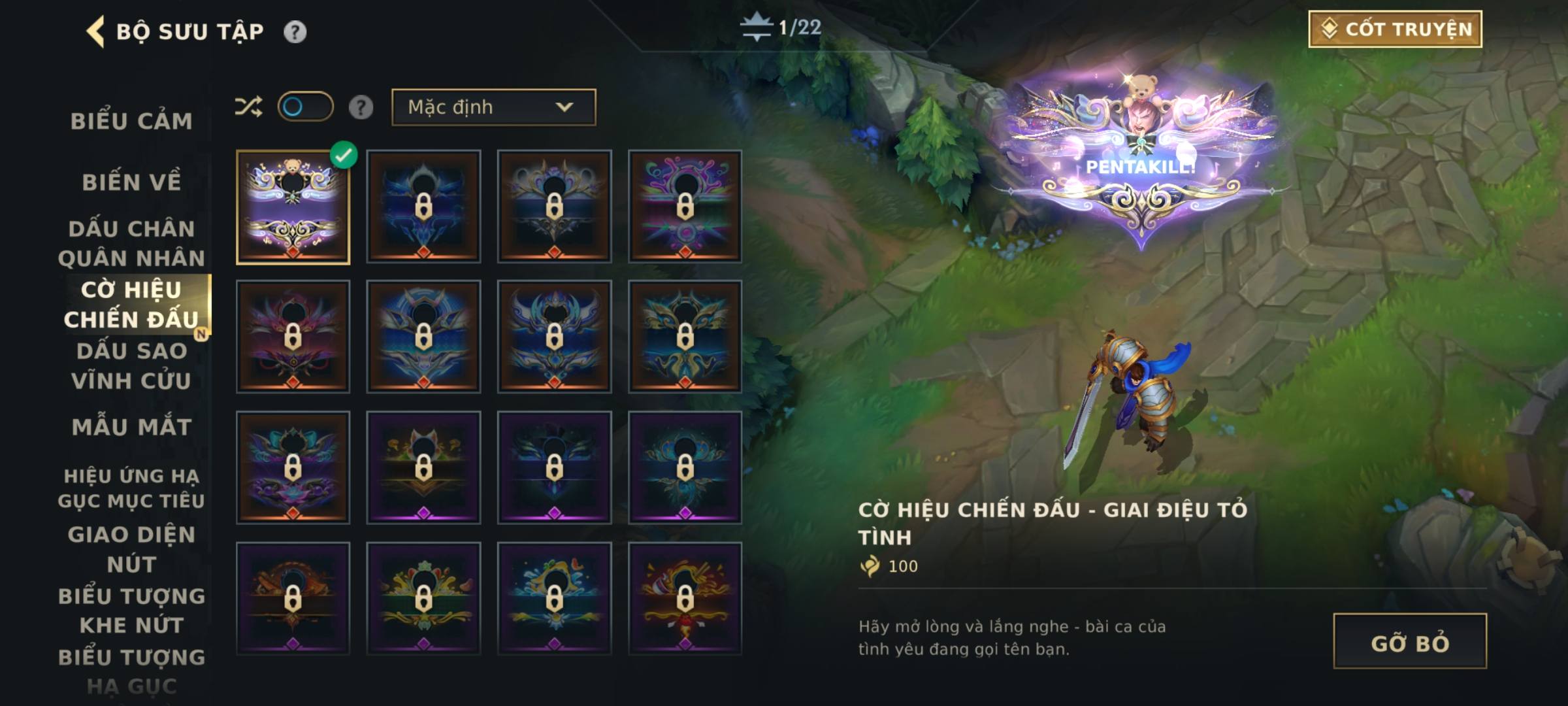1568x706 pixels.
Task: Open the help icon beside Bộ Sưu Tập
Action: (295, 31)
